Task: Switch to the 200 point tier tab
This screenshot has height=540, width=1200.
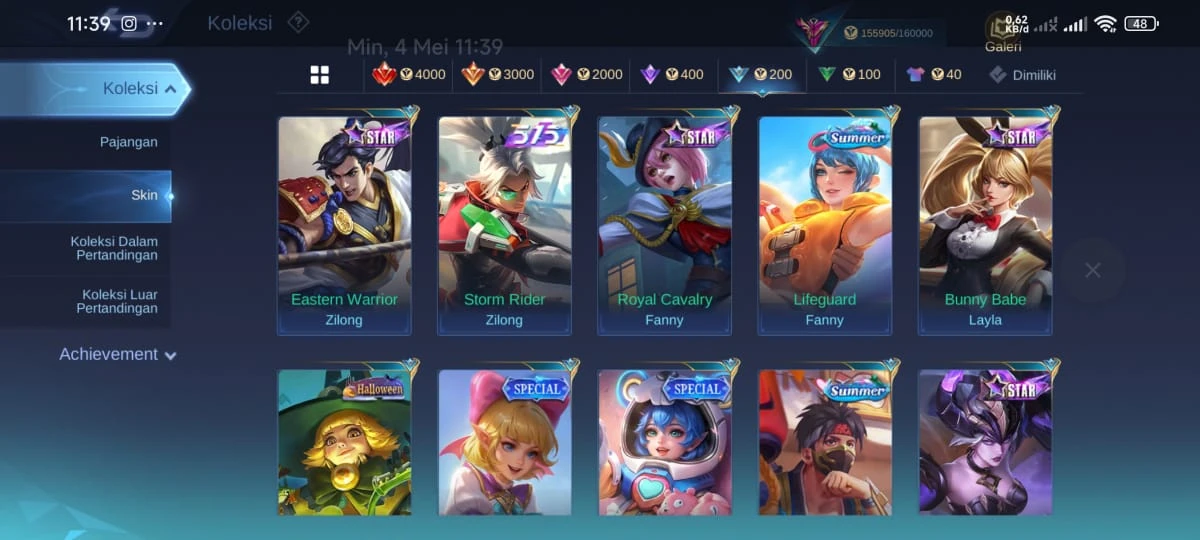Action: coord(760,75)
